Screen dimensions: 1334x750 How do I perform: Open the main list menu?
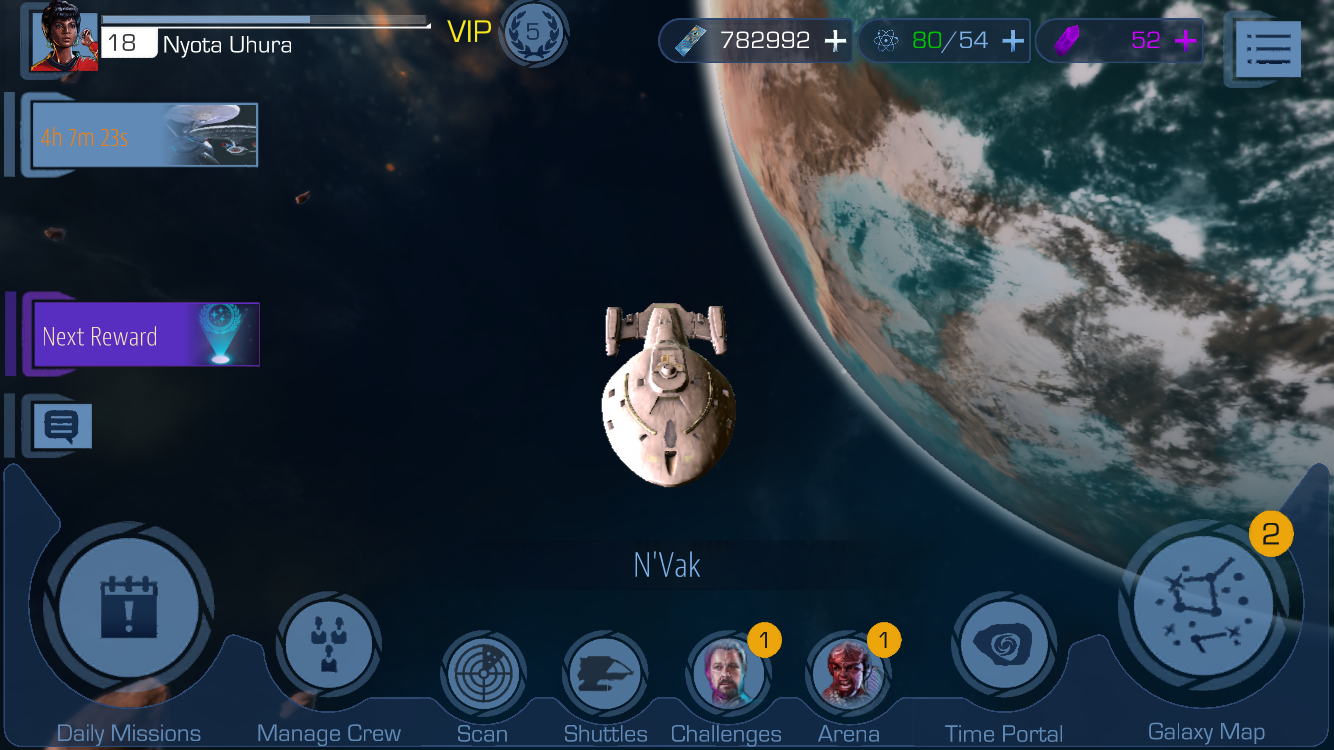[1268, 48]
